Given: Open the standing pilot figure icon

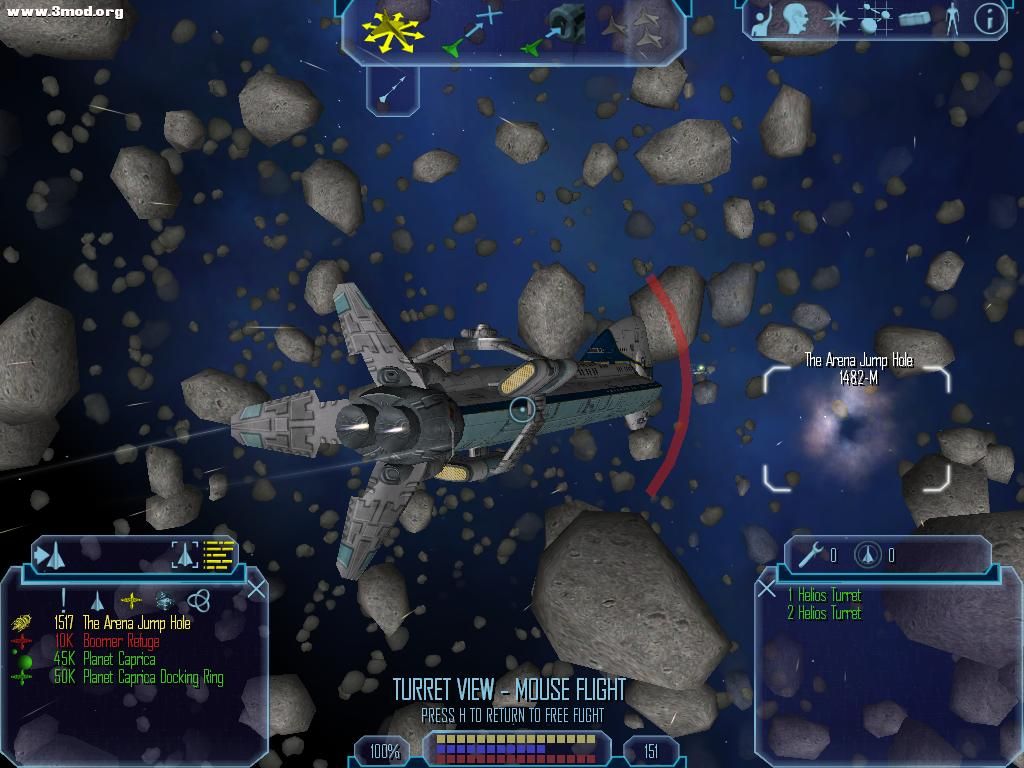Looking at the screenshot, I should (952, 19).
